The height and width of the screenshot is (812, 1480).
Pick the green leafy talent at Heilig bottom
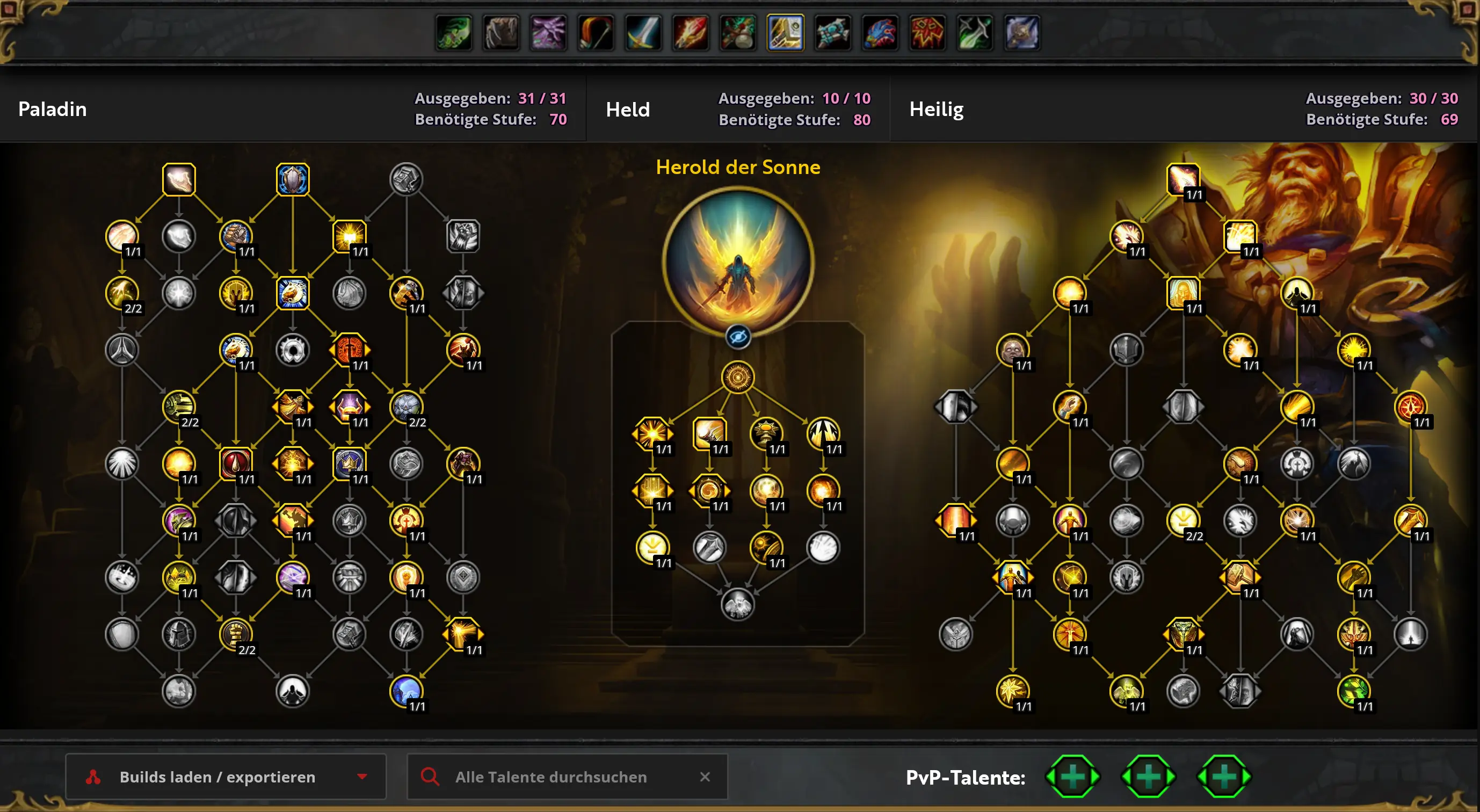coord(1353,691)
